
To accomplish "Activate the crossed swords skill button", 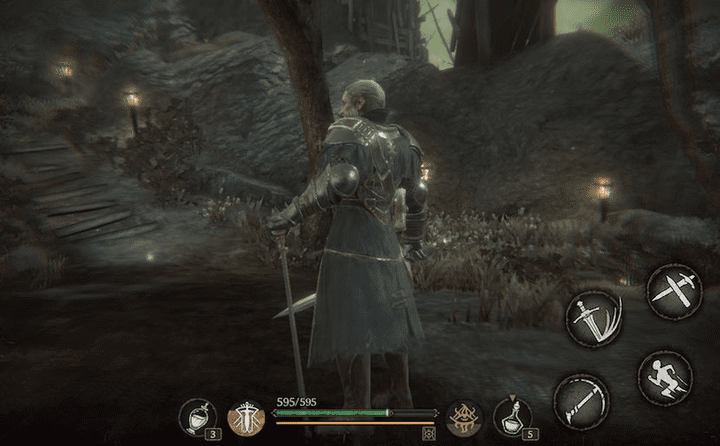I will tap(671, 289).
